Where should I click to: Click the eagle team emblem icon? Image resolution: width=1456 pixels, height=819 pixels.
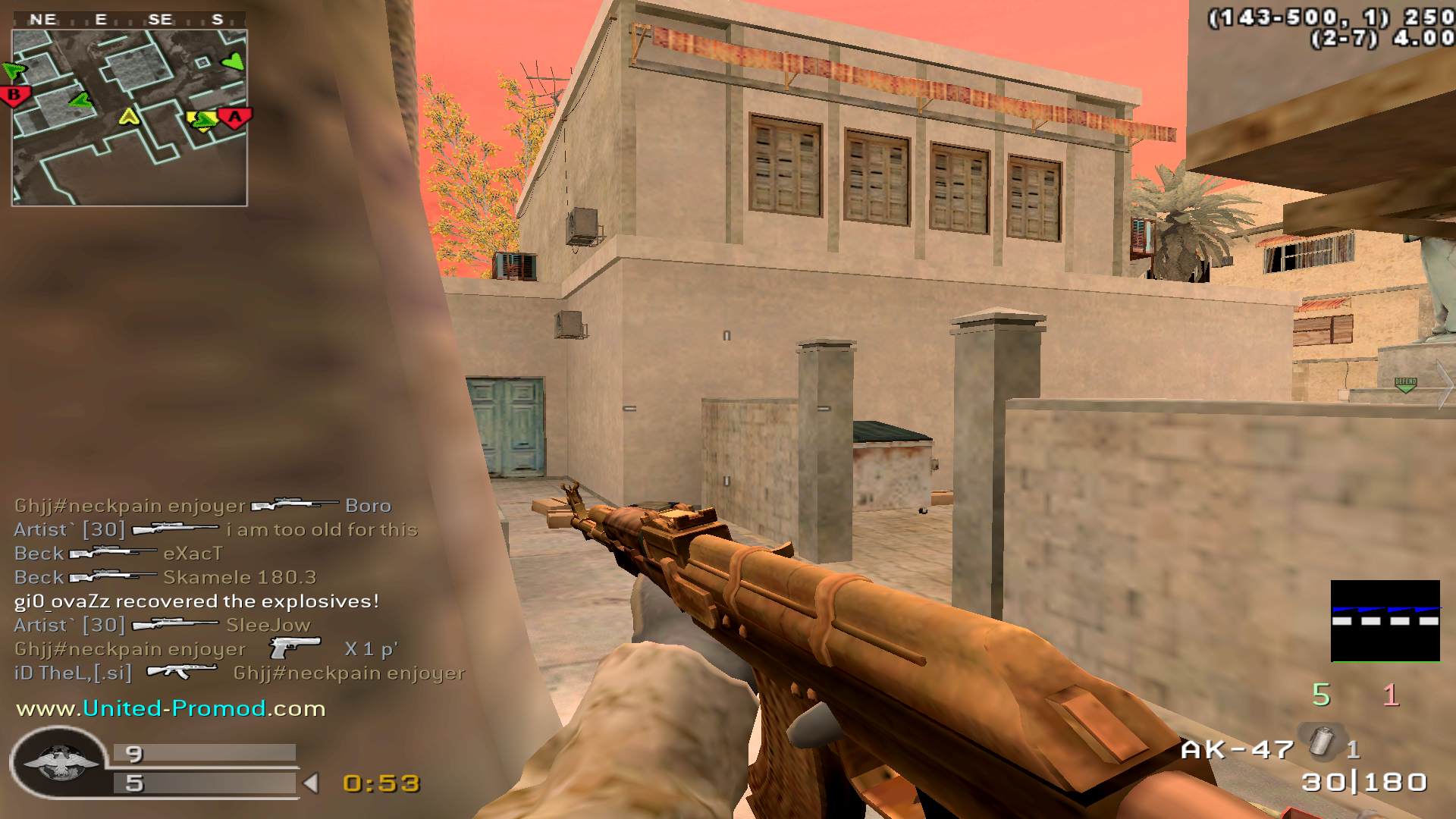[x=57, y=762]
